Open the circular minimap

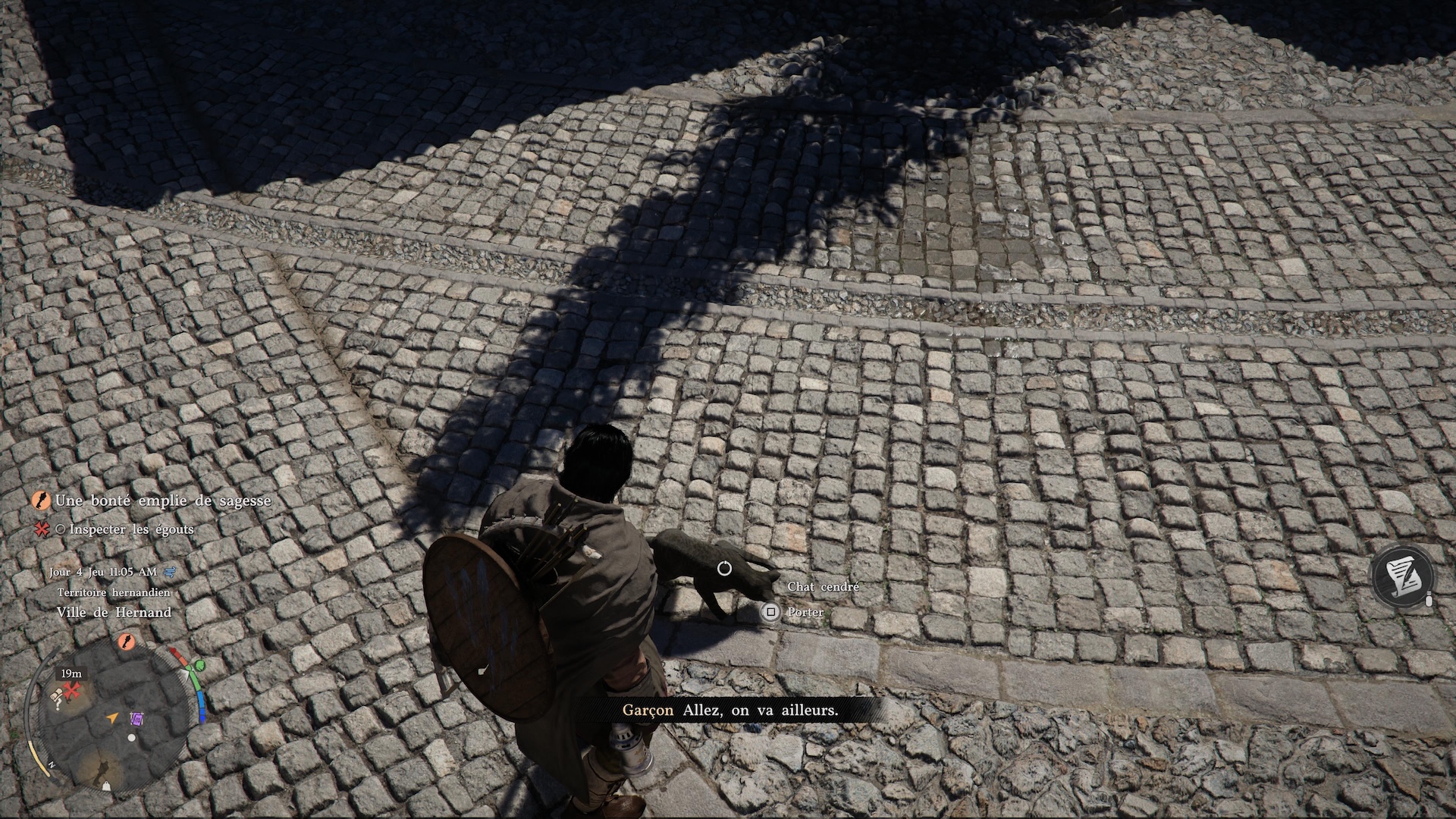(x=109, y=715)
